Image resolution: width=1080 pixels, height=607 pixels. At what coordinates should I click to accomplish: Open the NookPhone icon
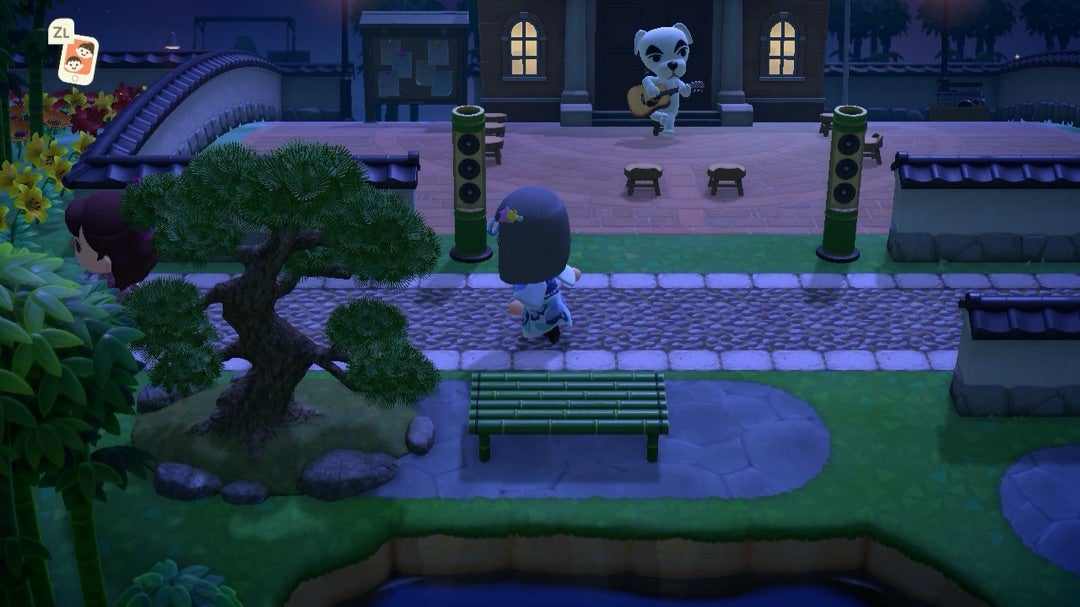(77, 58)
